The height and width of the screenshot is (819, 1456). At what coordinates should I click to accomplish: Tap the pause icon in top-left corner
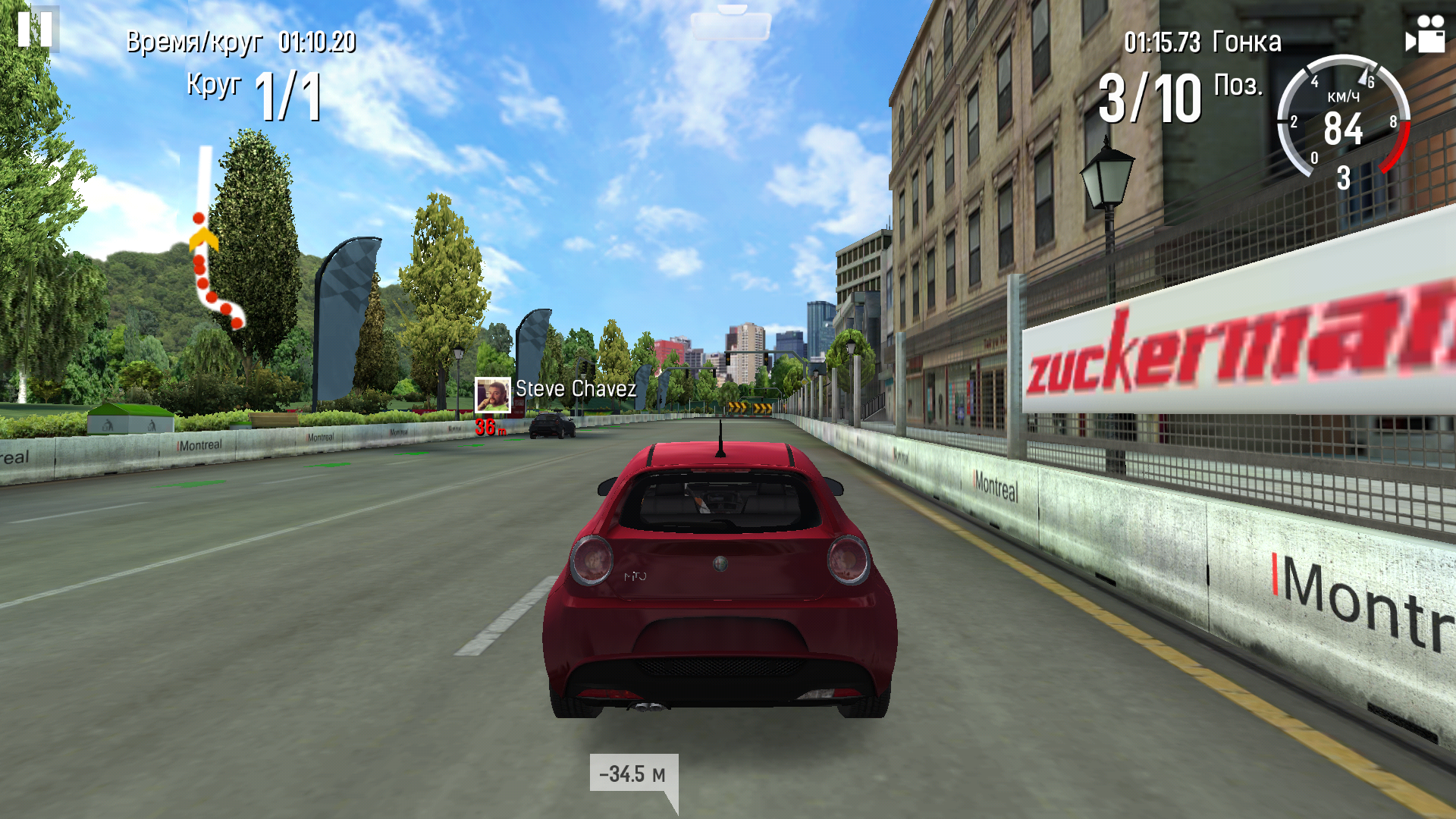pos(36,30)
